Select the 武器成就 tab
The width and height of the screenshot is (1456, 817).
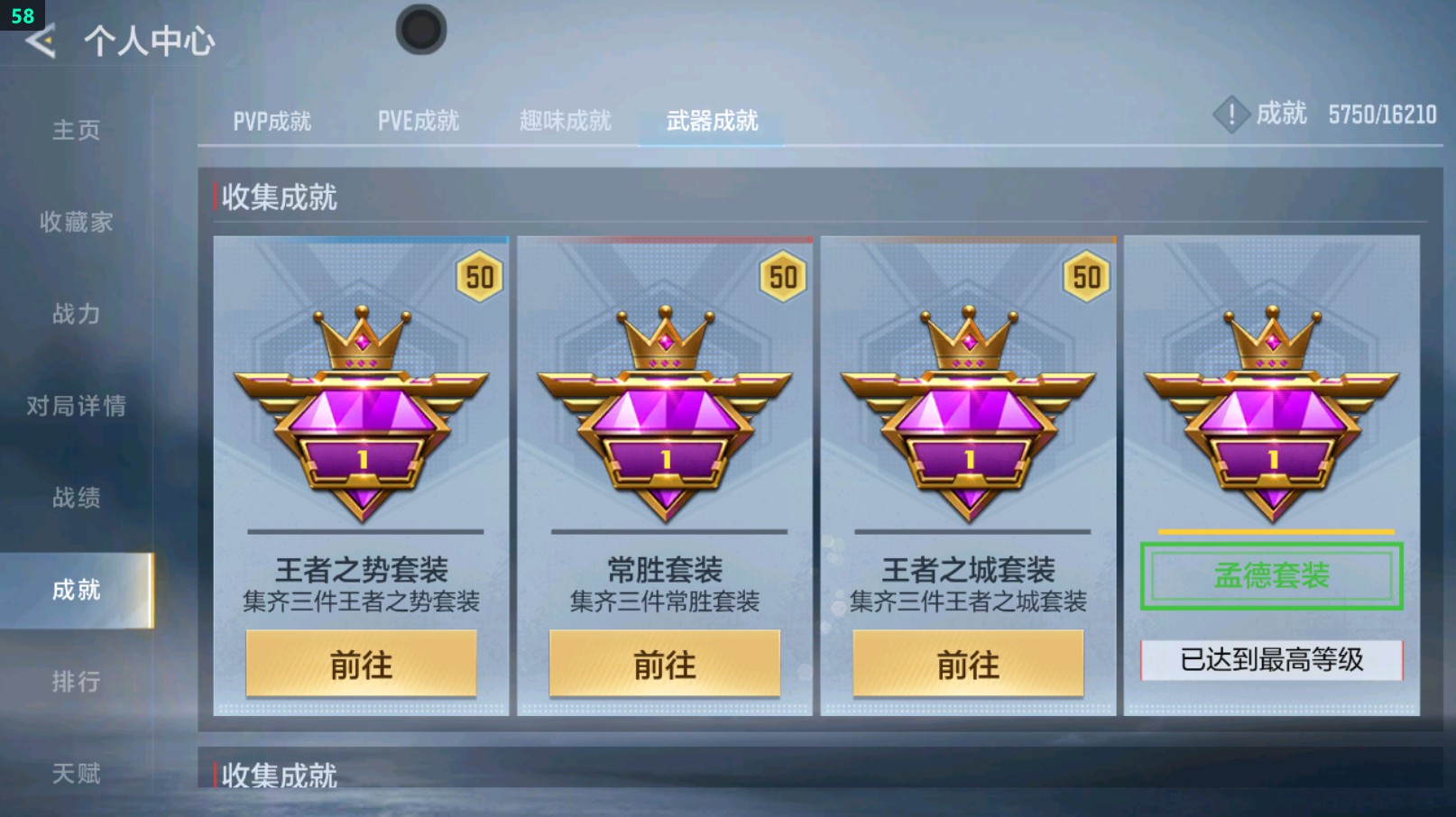(711, 119)
